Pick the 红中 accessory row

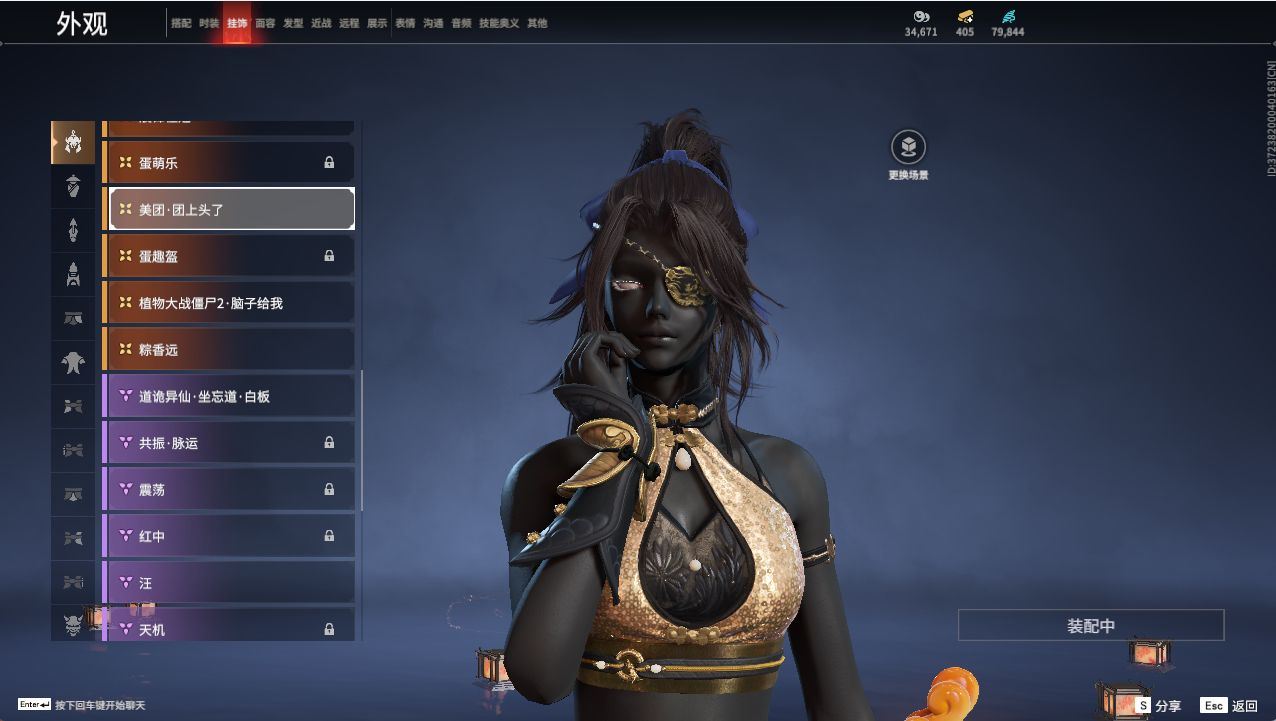tap(229, 536)
